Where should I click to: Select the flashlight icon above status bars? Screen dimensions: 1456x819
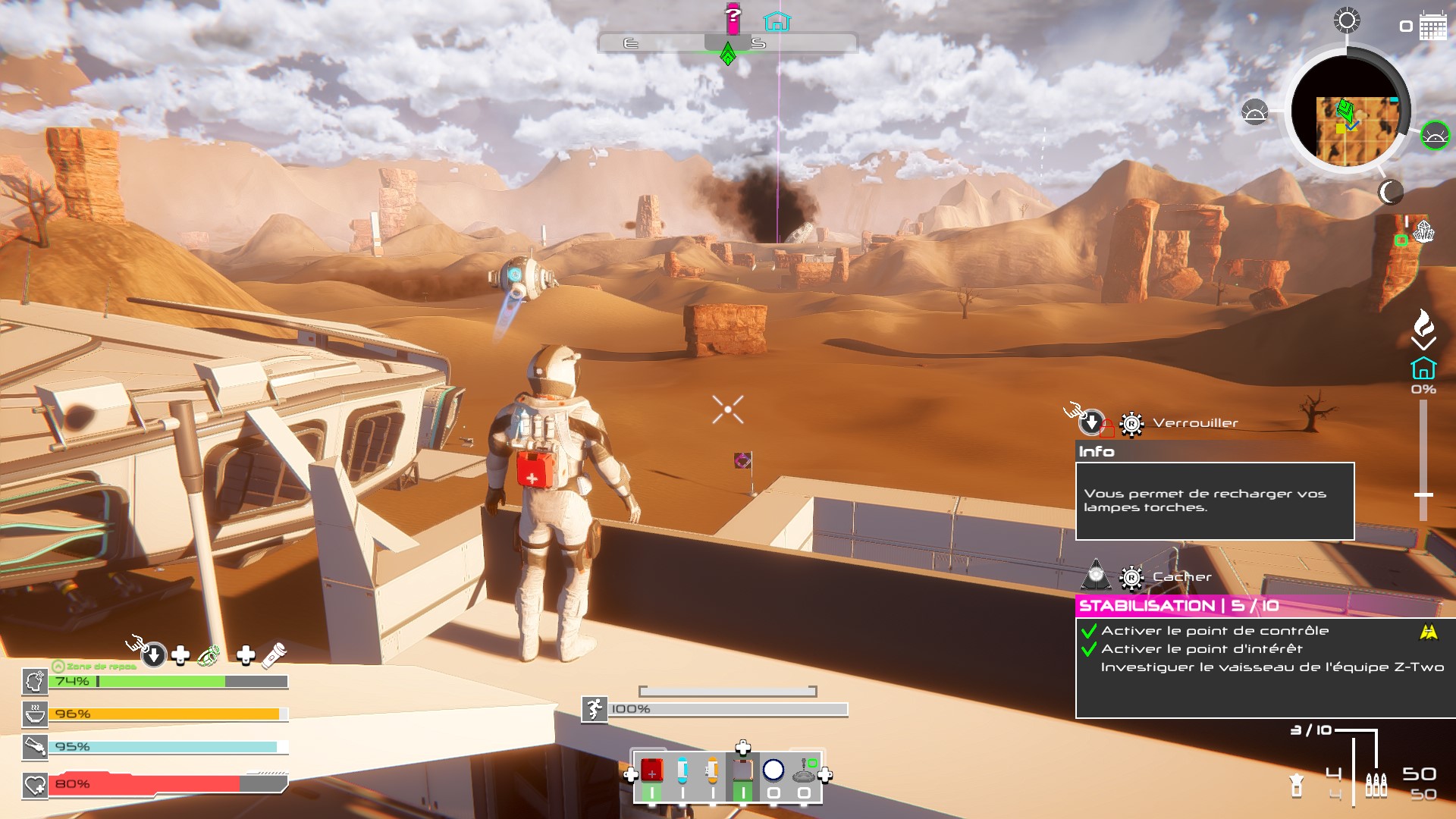pos(274,655)
